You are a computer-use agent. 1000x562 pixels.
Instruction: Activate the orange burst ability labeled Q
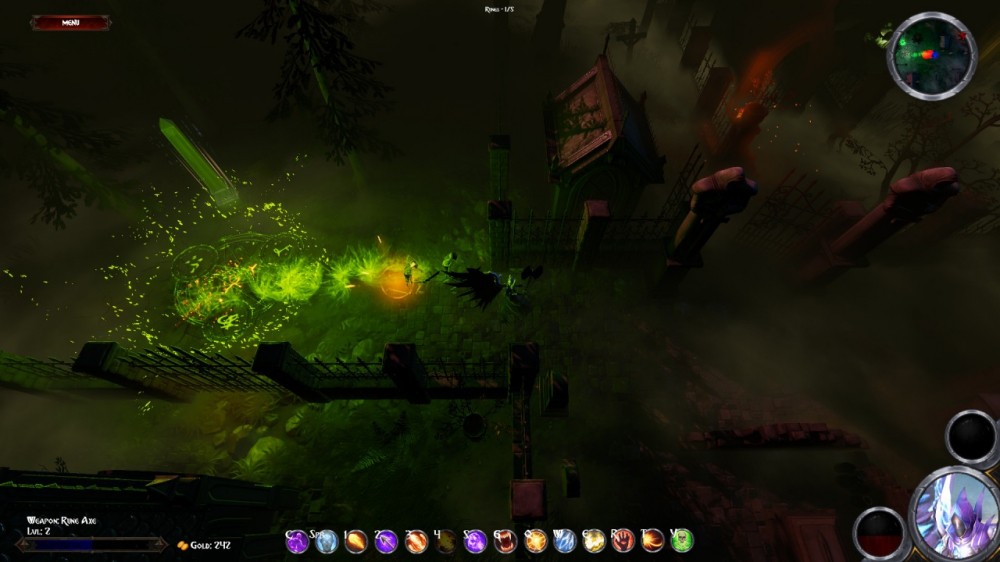pos(536,541)
